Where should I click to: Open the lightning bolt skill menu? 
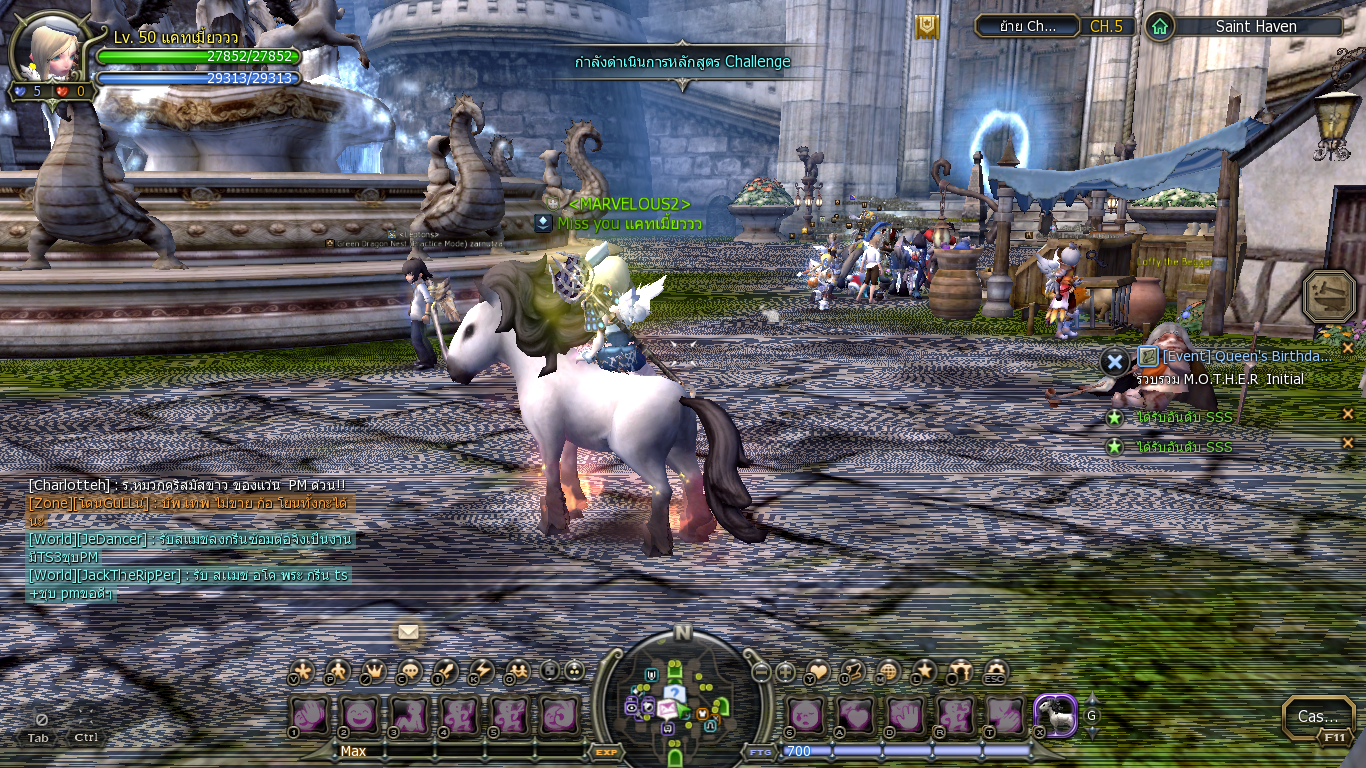click(482, 671)
